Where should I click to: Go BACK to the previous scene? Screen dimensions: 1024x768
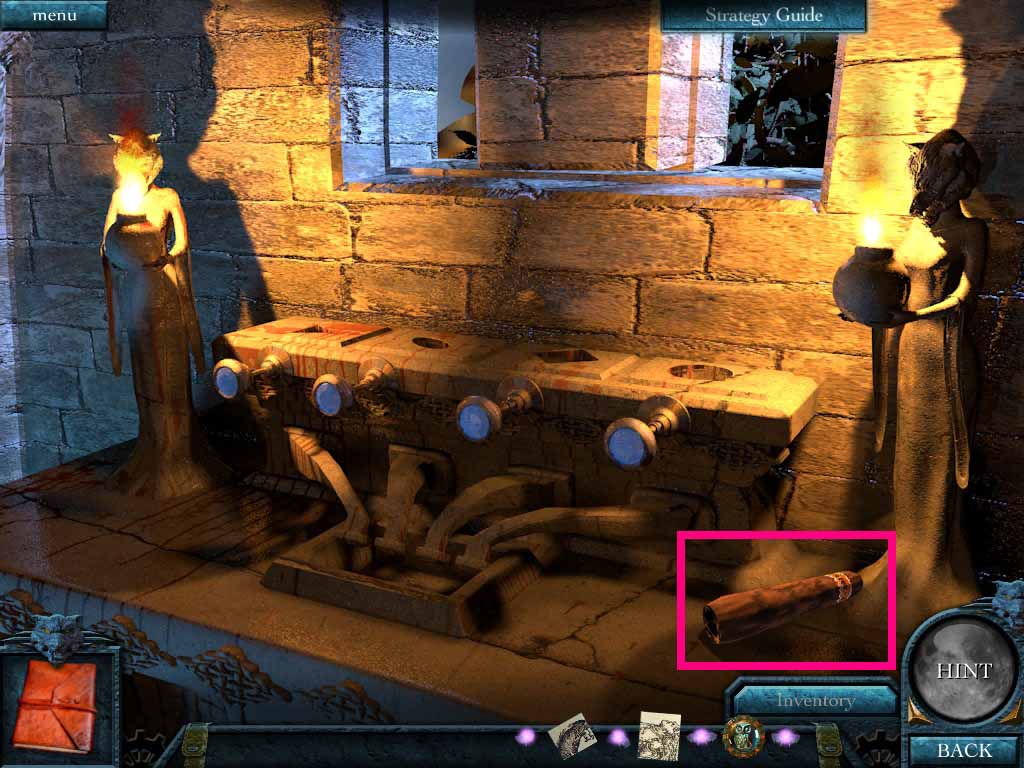(x=963, y=749)
